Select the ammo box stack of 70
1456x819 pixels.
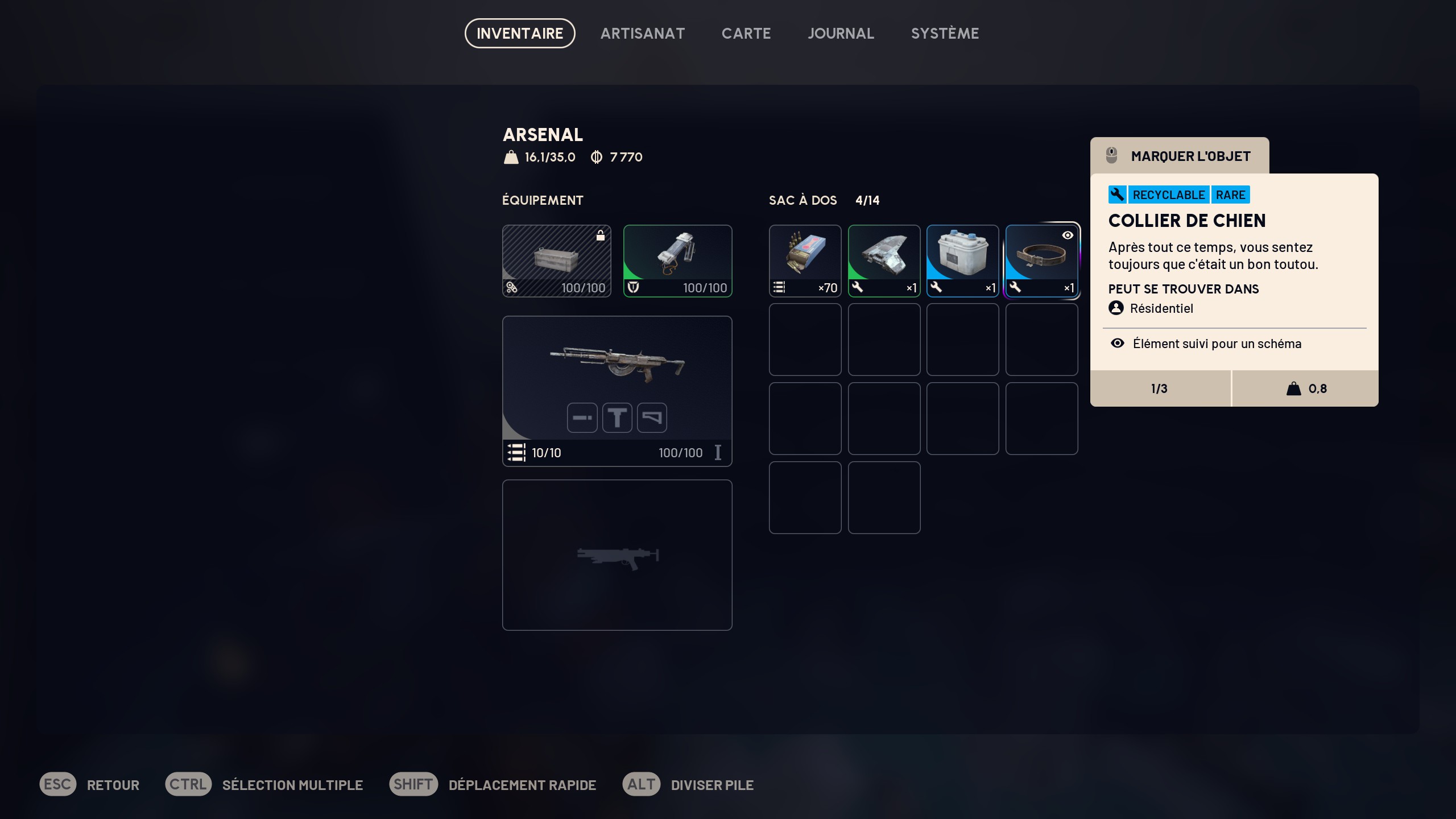805,260
